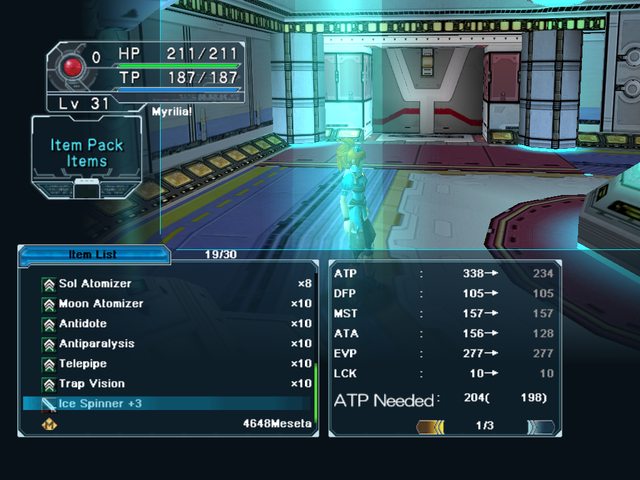Image resolution: width=640 pixels, height=480 pixels.
Task: Click the Item List header tab
Action: pyautogui.click(x=92, y=255)
